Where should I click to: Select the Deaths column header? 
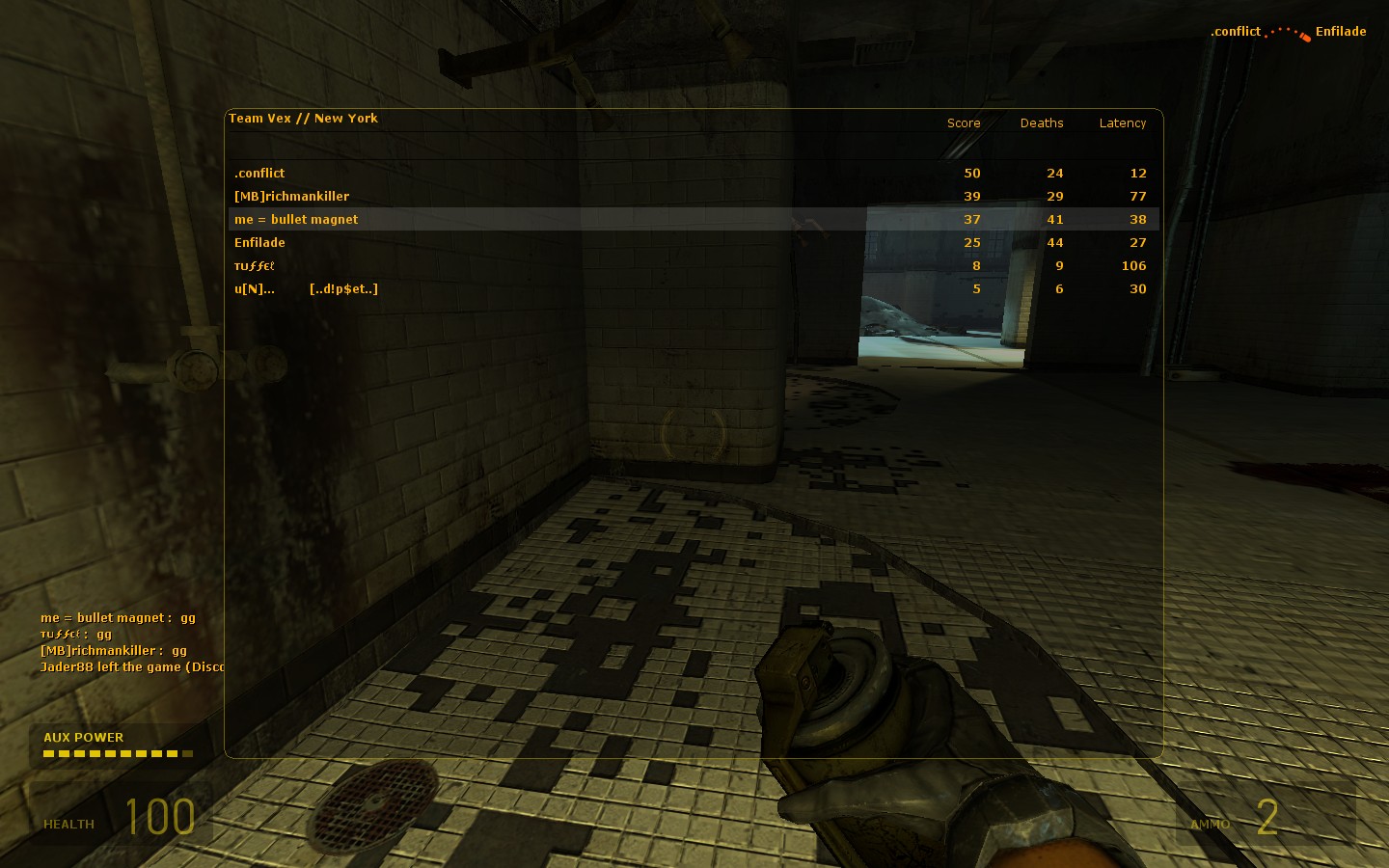tap(1041, 122)
